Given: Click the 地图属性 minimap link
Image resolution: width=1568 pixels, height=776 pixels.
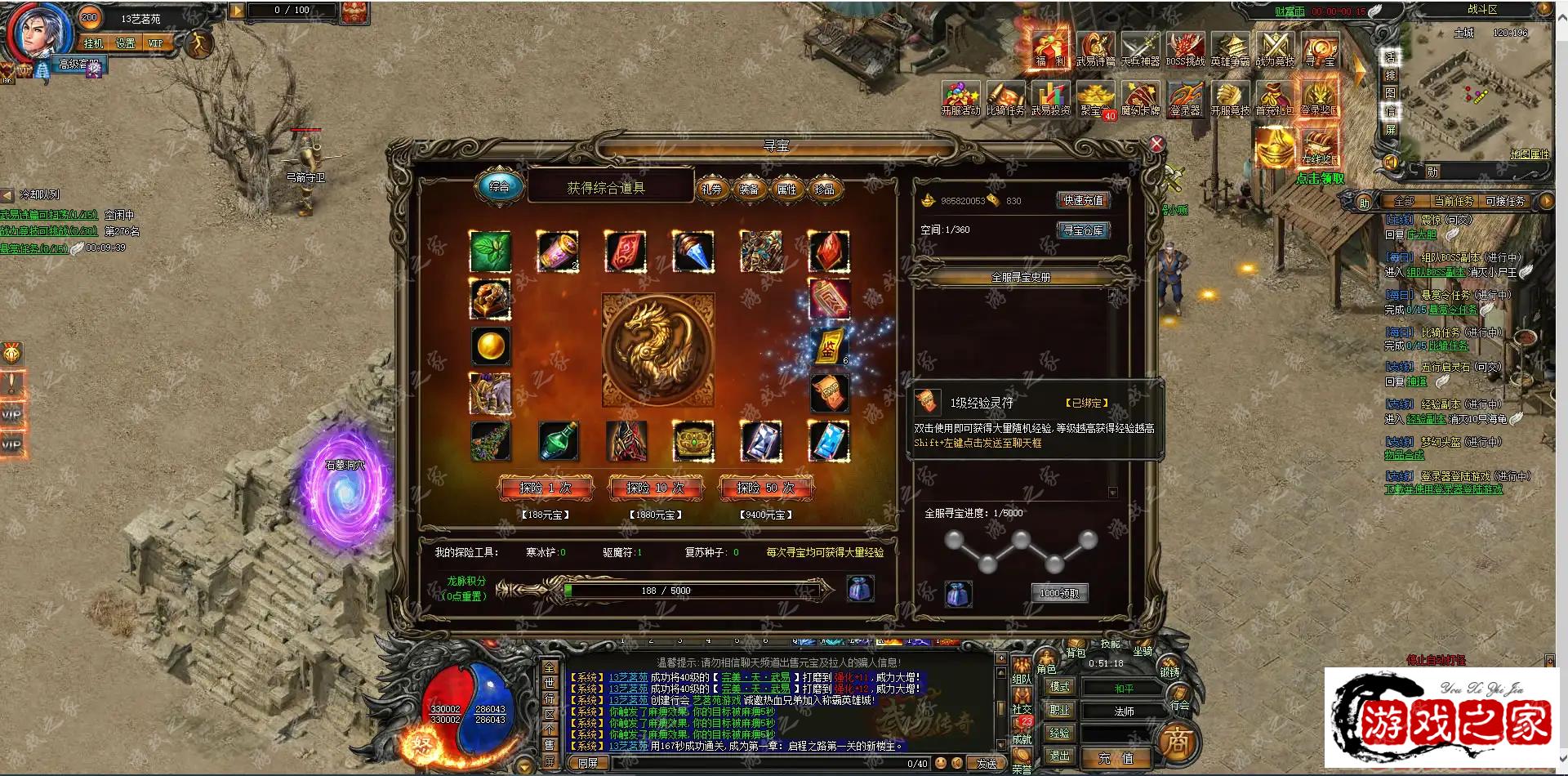Looking at the screenshot, I should pos(1529,154).
